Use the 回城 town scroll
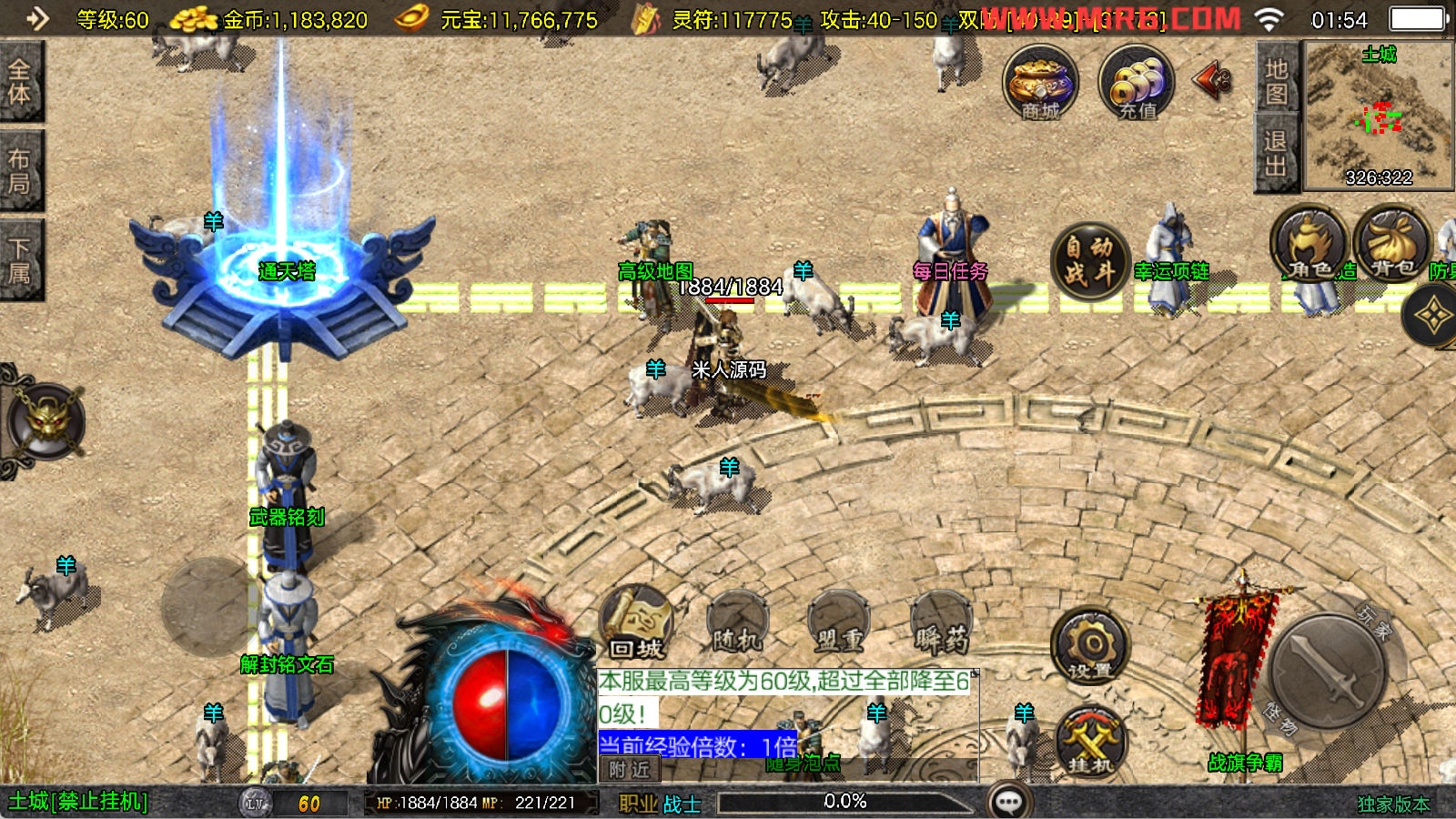This screenshot has width=1456, height=819. pyautogui.click(x=637, y=624)
